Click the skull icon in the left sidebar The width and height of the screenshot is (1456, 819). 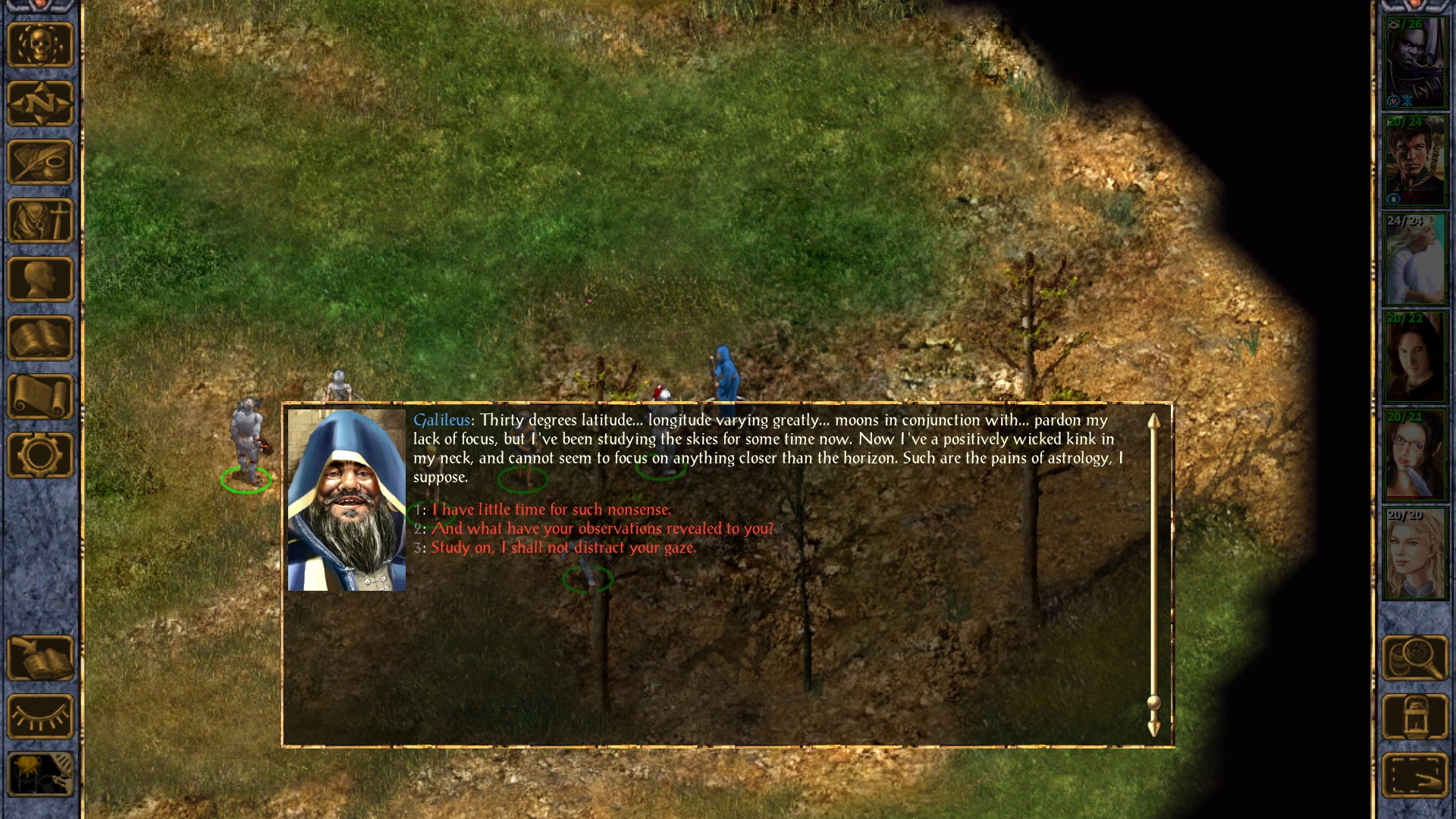[x=40, y=45]
